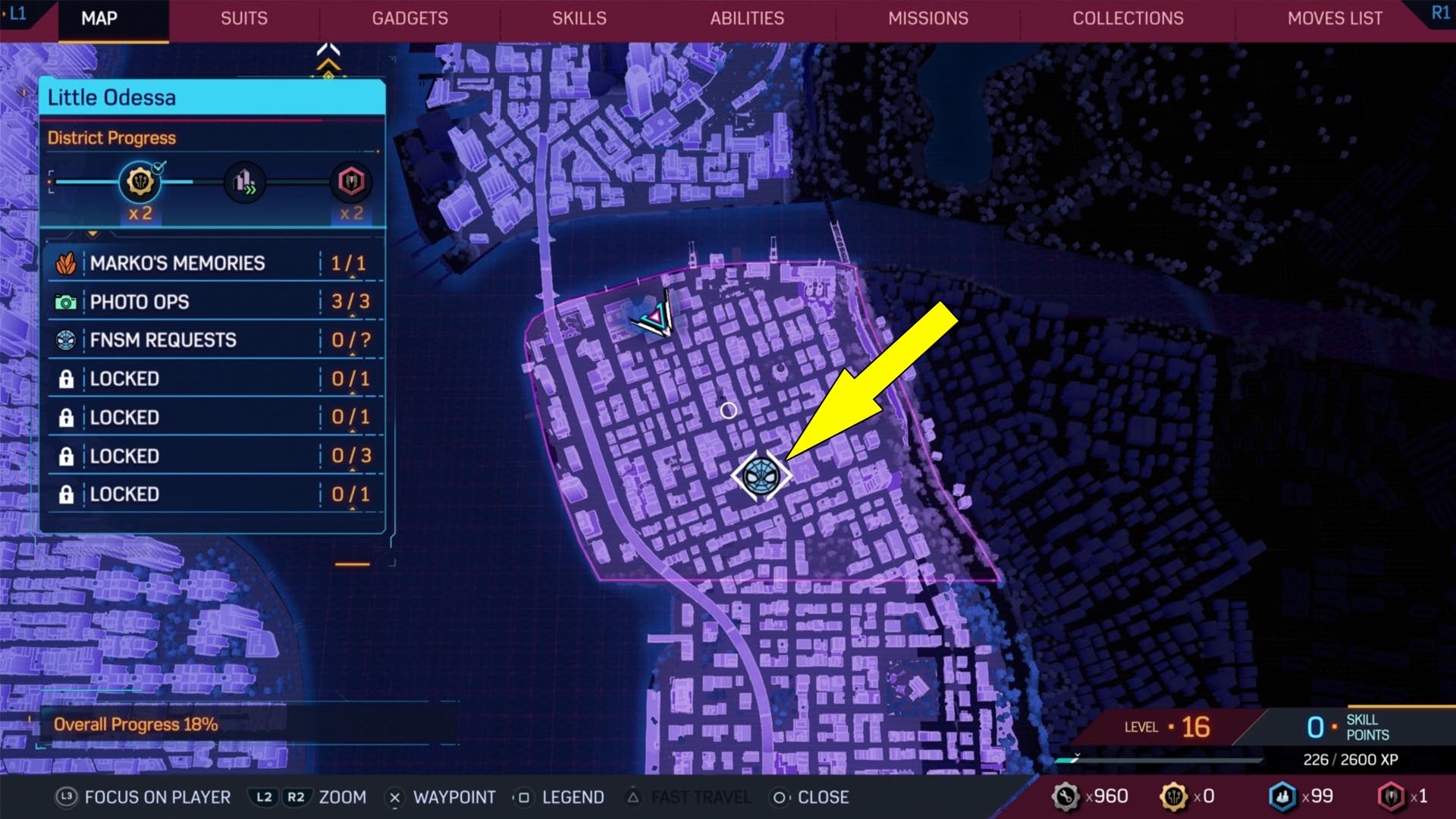Click the upward double-chevron above the map

click(x=328, y=48)
